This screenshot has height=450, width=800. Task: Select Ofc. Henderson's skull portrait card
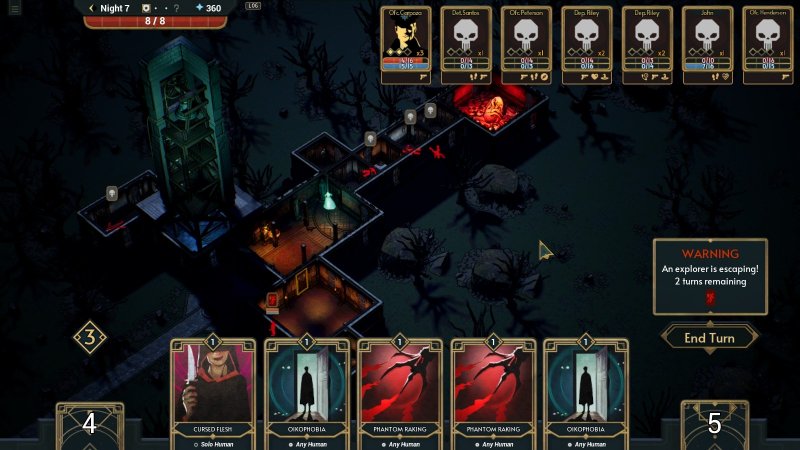tap(767, 45)
